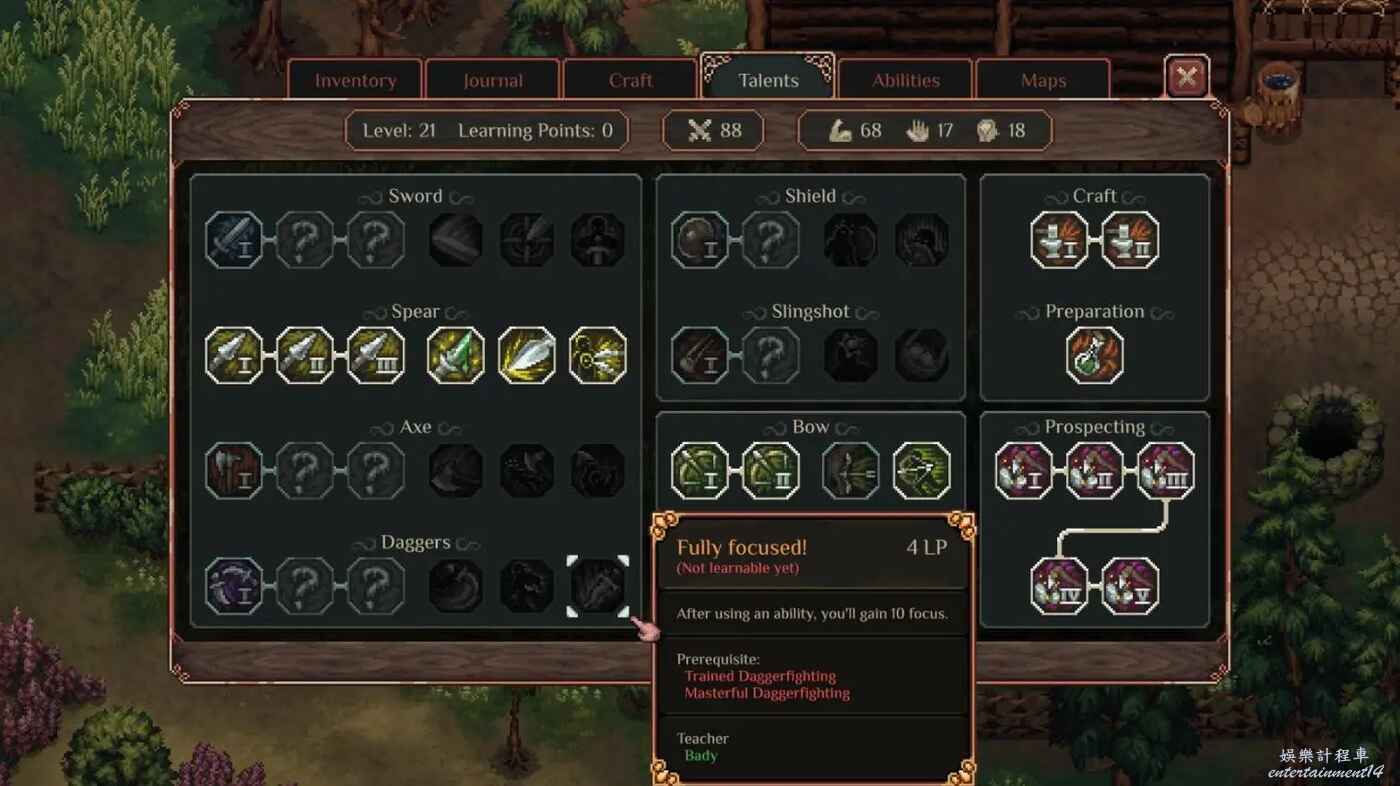Select the Axe I talent icon
This screenshot has width=1400, height=786.
click(x=234, y=471)
